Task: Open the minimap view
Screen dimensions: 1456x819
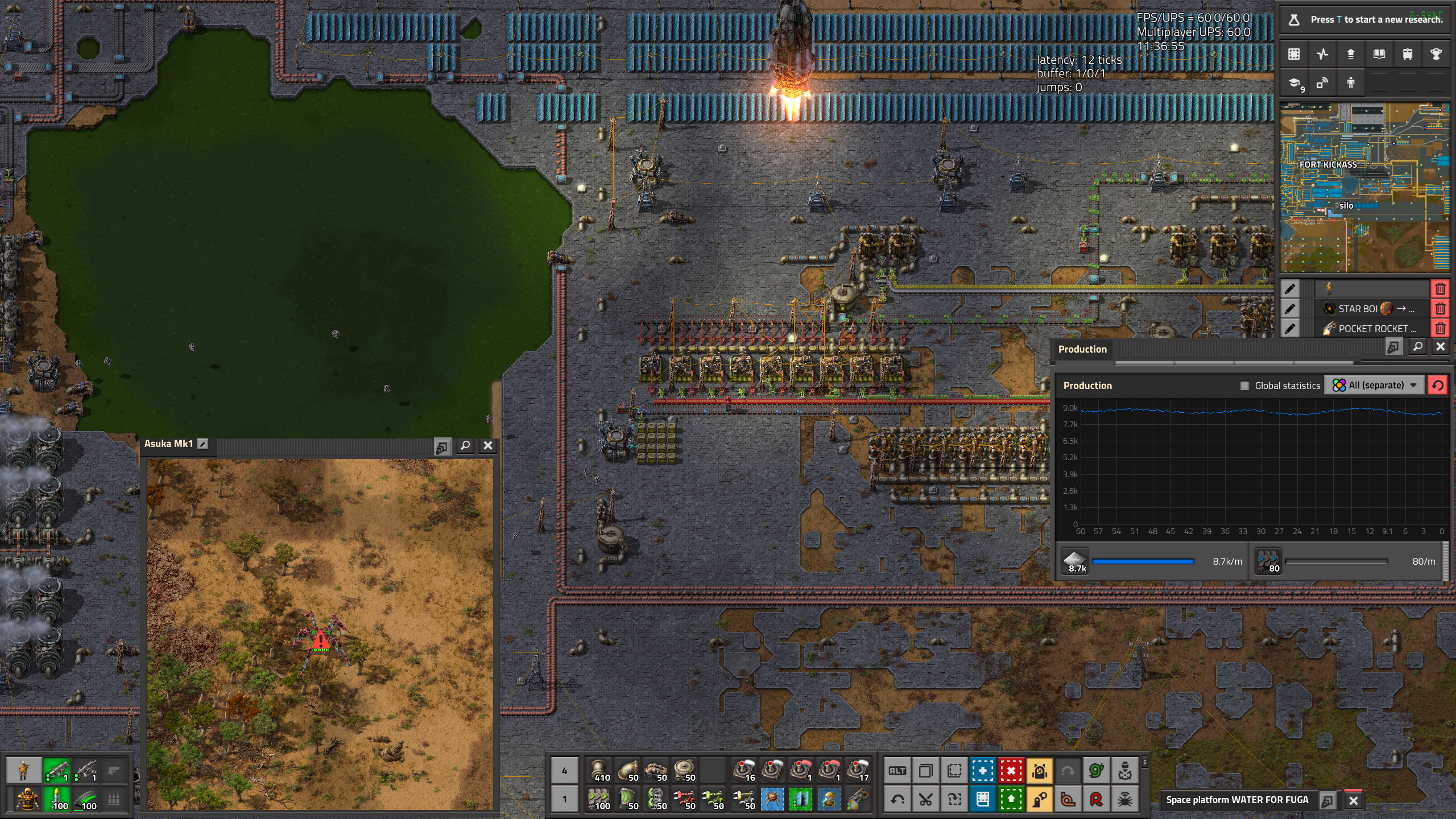Action: tap(1364, 188)
